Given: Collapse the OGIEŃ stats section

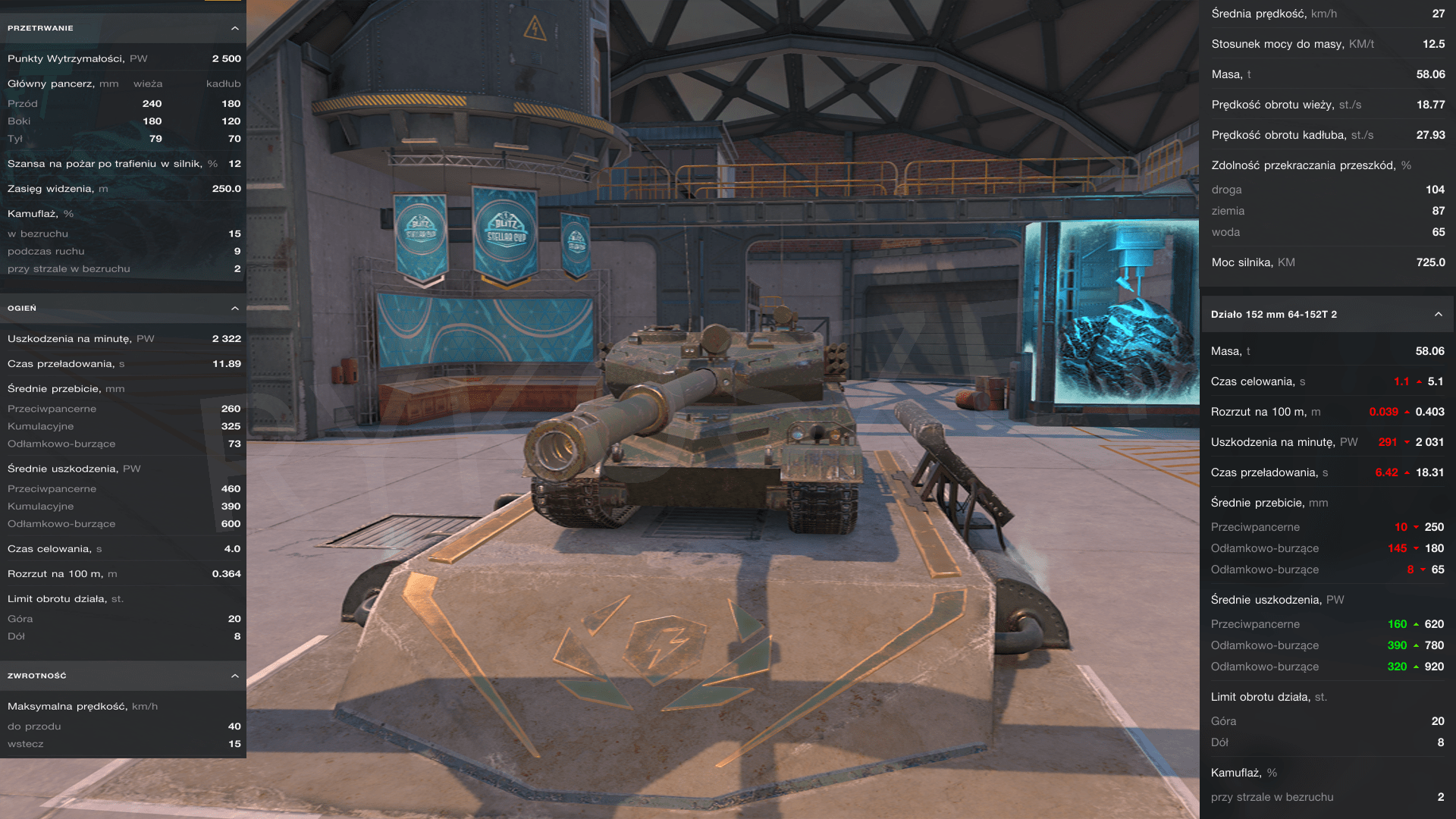Looking at the screenshot, I should (x=235, y=308).
